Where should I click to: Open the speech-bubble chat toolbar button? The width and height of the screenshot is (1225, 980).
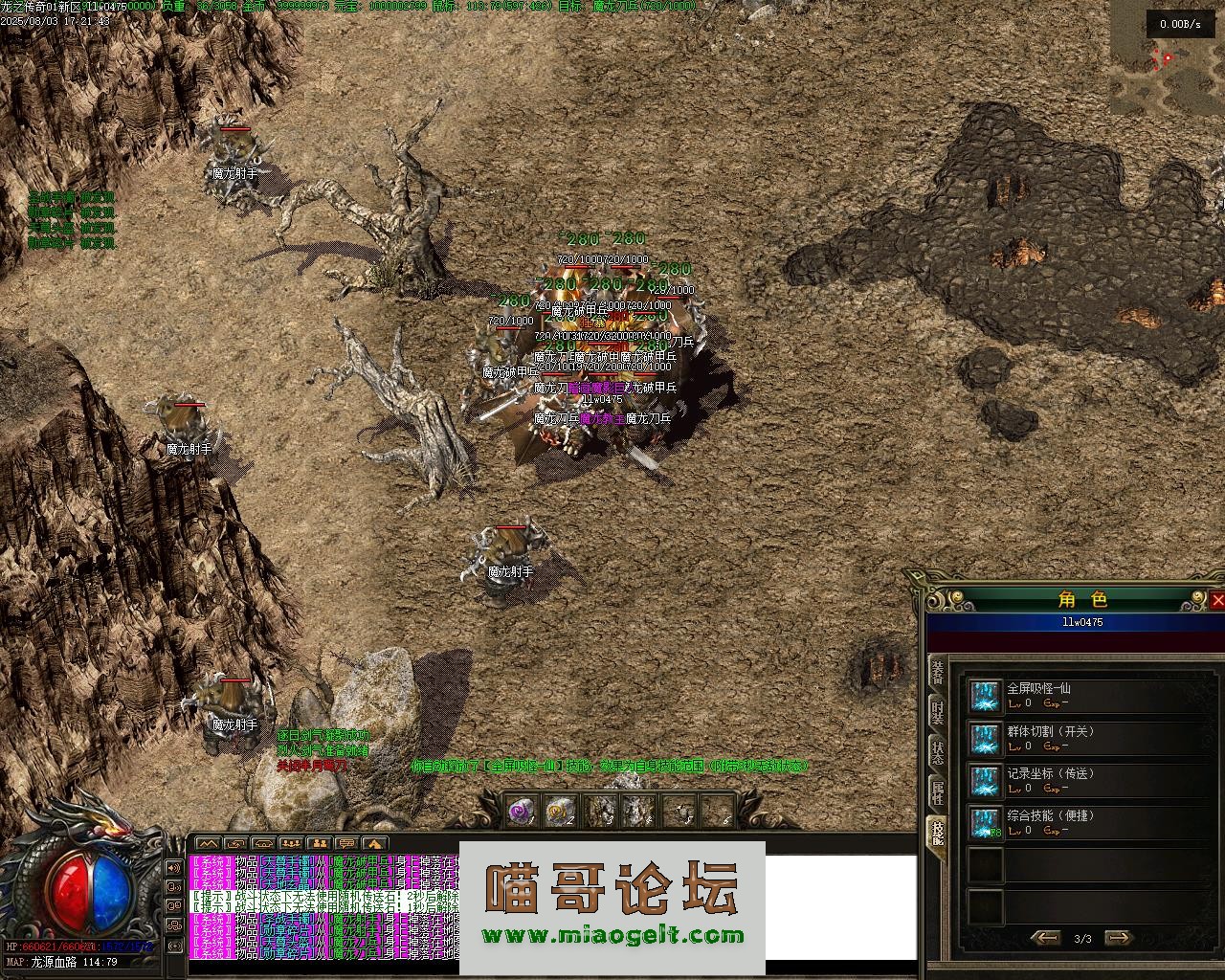click(346, 843)
